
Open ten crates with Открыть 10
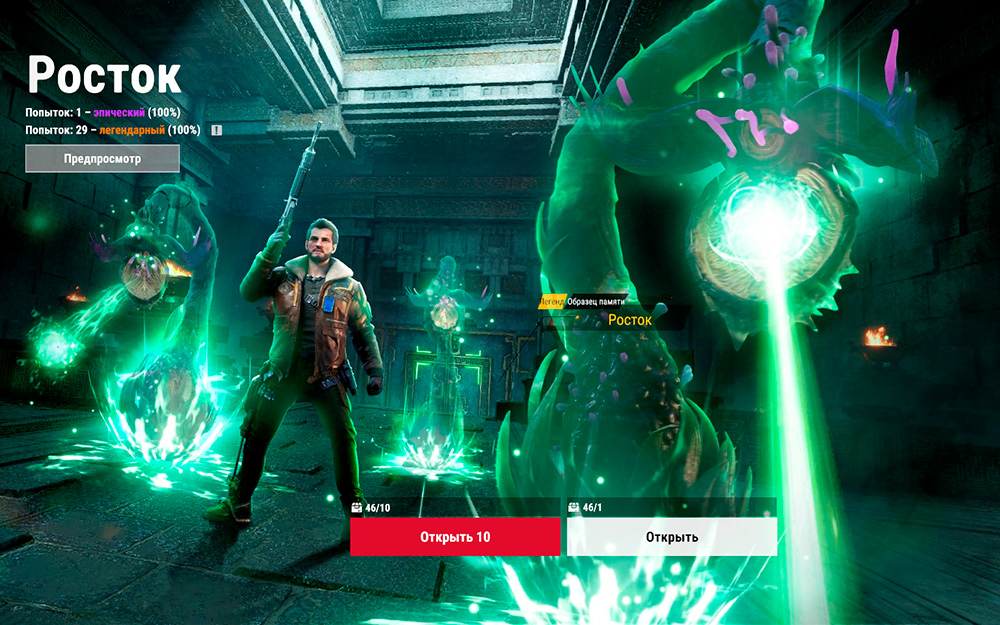(x=455, y=537)
